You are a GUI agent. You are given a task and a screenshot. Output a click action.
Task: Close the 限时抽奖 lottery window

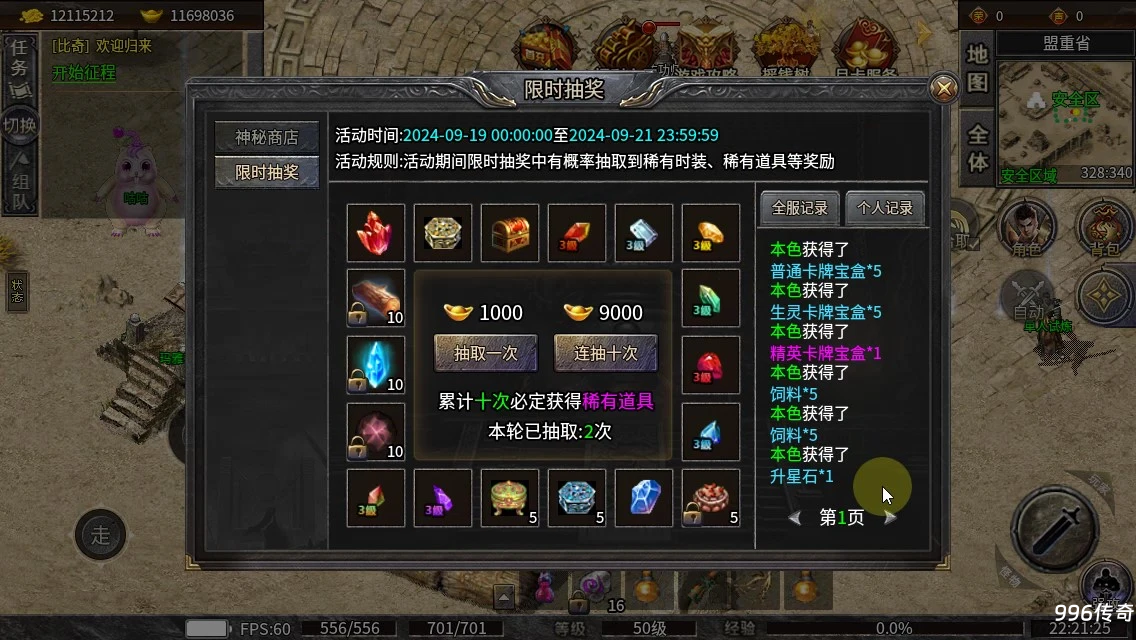[x=943, y=89]
